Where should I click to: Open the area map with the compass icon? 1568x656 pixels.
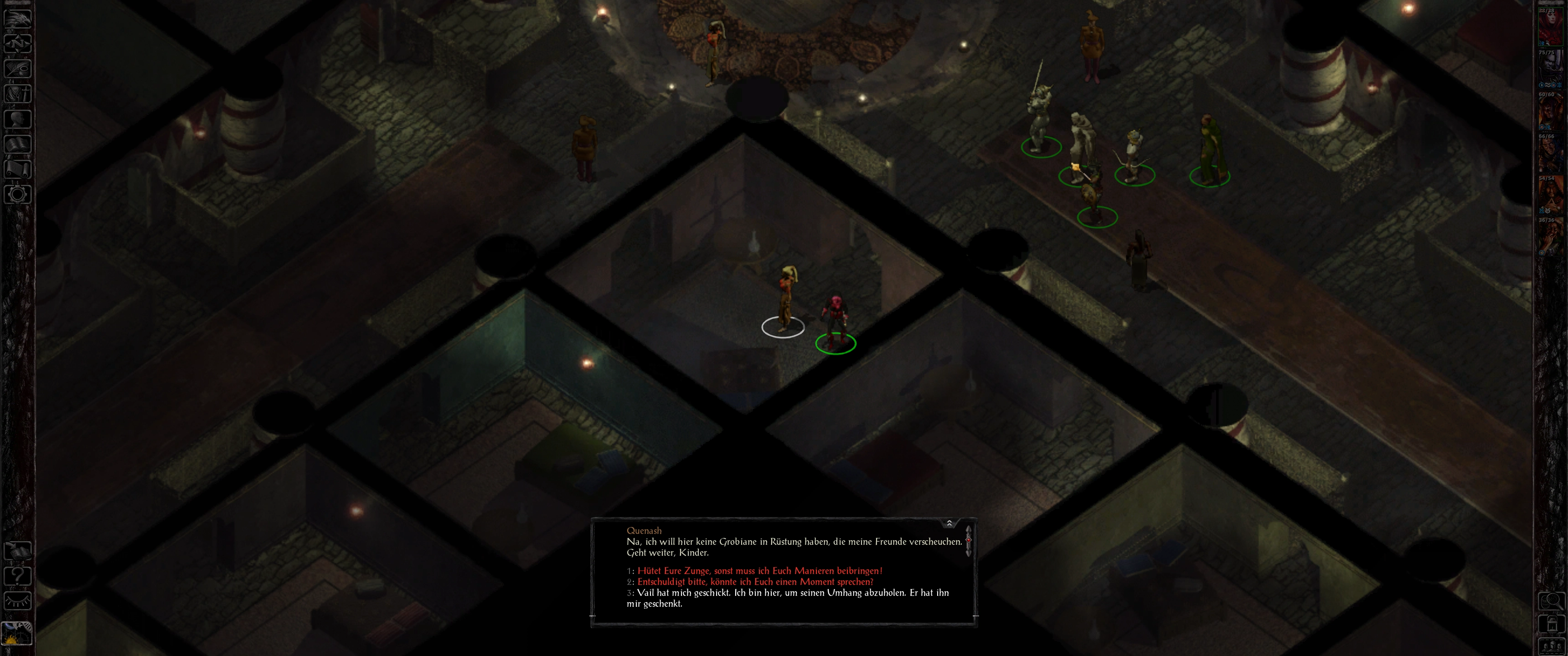[x=17, y=43]
